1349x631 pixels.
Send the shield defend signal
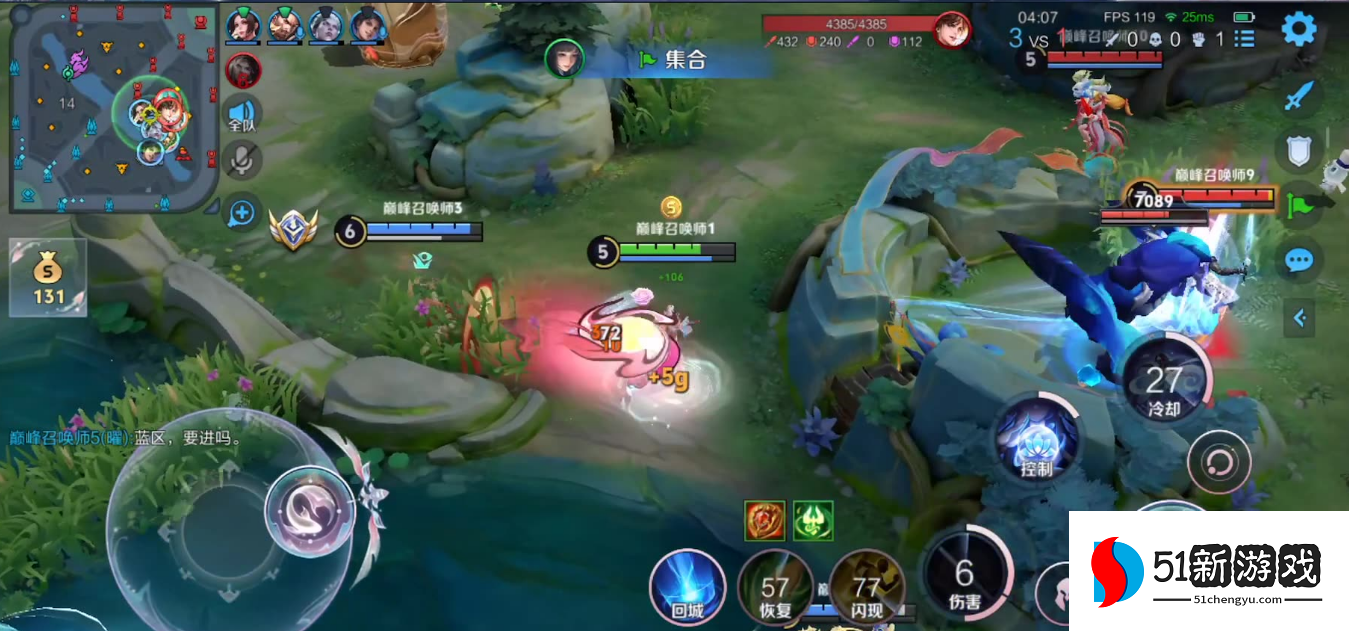pos(1298,151)
